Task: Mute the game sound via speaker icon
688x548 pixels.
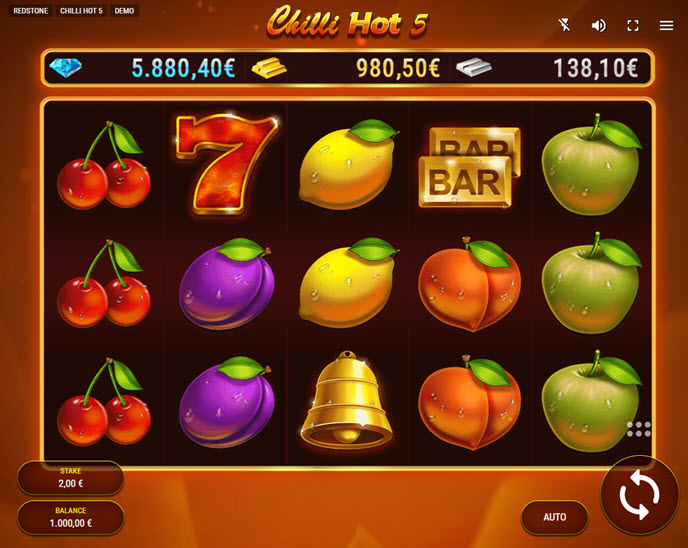Action: point(598,25)
